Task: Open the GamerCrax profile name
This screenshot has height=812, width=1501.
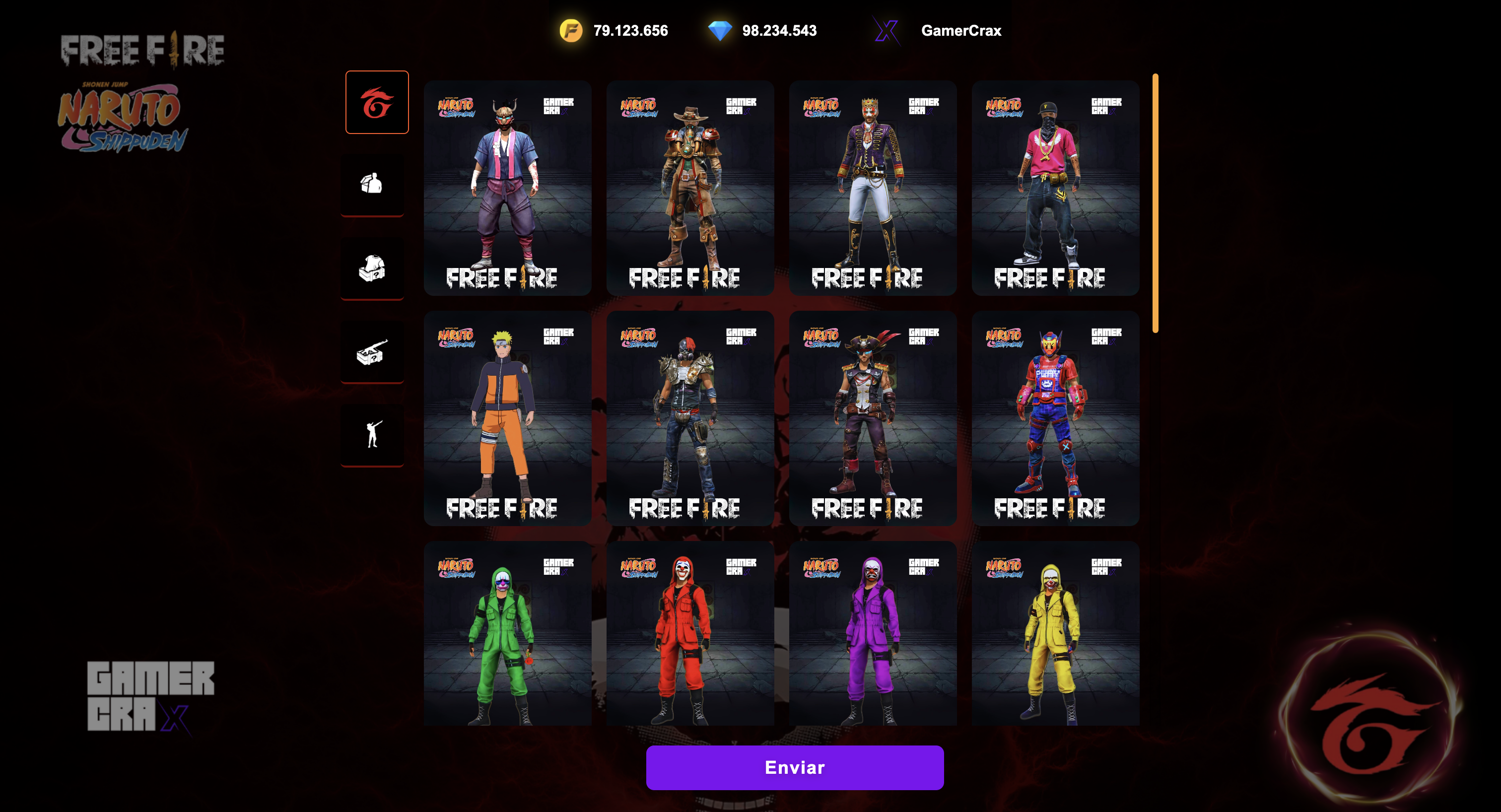Action: click(x=961, y=30)
